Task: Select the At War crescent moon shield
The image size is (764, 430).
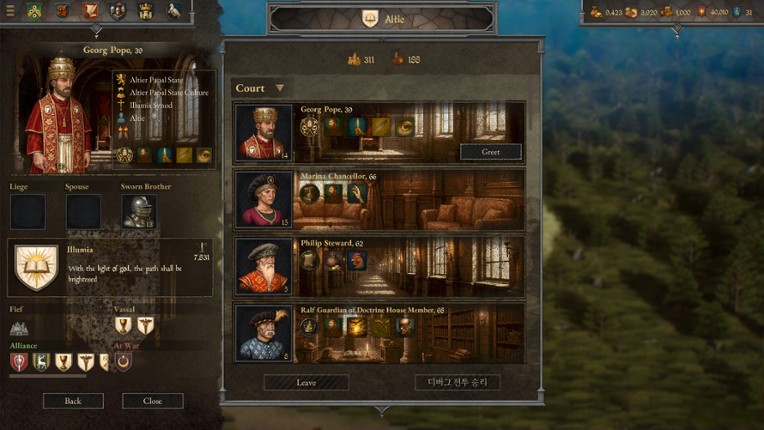Action: pyautogui.click(x=123, y=361)
